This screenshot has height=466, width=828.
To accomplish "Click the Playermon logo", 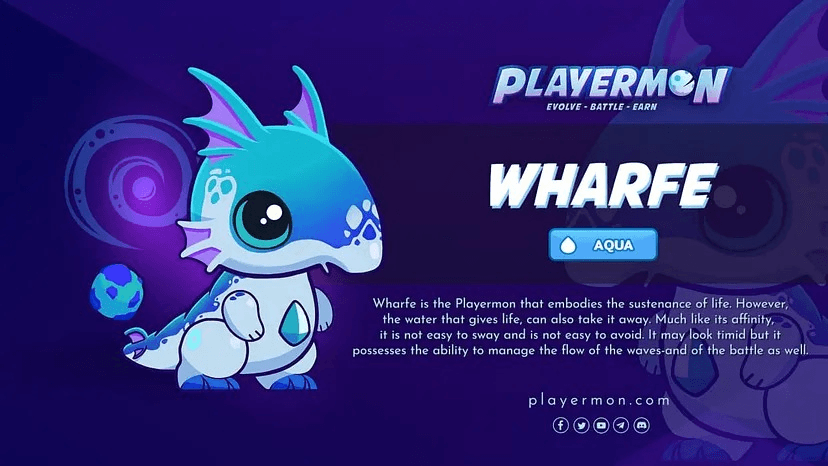I will (614, 88).
